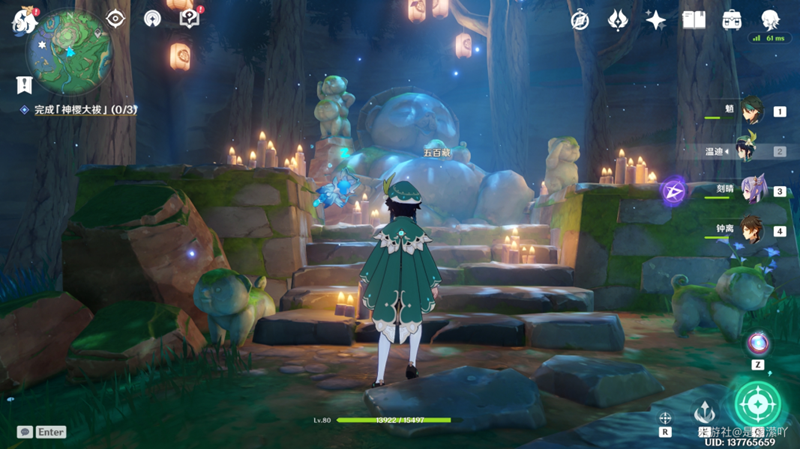The height and width of the screenshot is (449, 800).
Task: Open the winged emblem icon in the top bar
Action: pyautogui.click(x=618, y=19)
